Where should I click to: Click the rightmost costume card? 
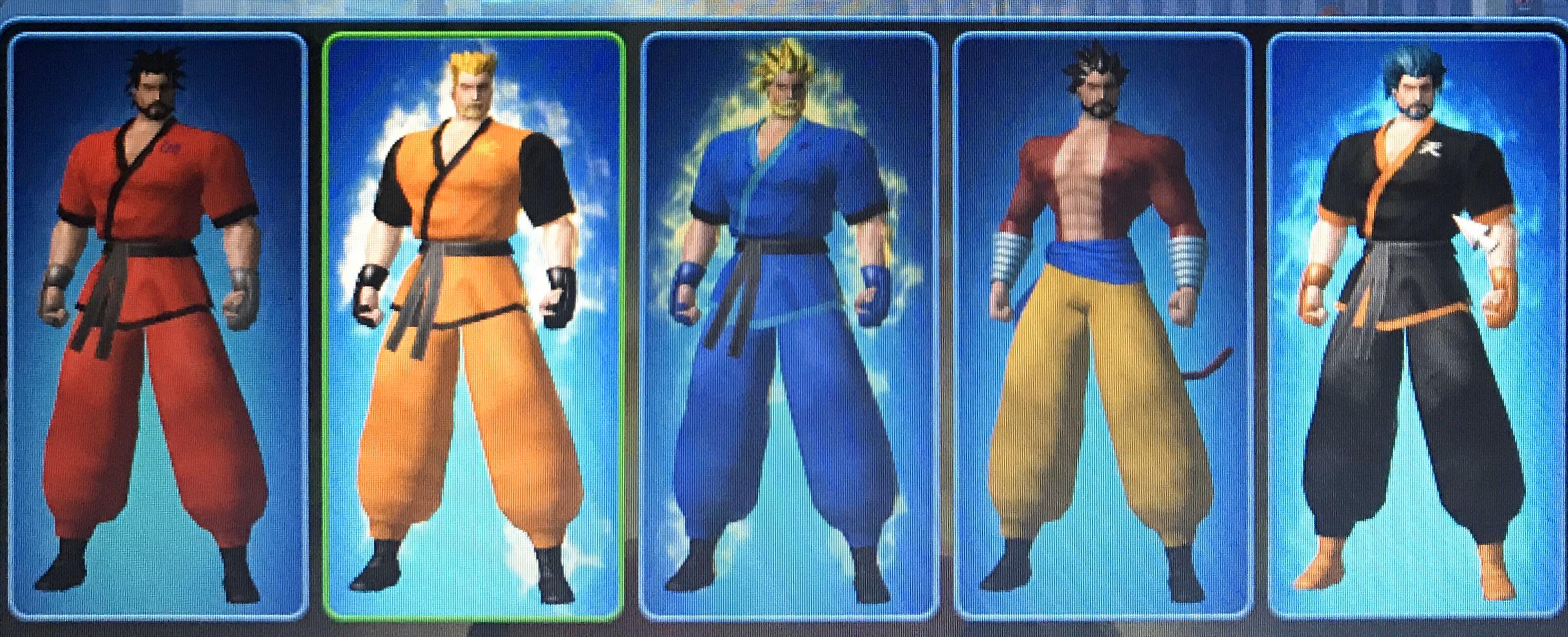point(1418,316)
